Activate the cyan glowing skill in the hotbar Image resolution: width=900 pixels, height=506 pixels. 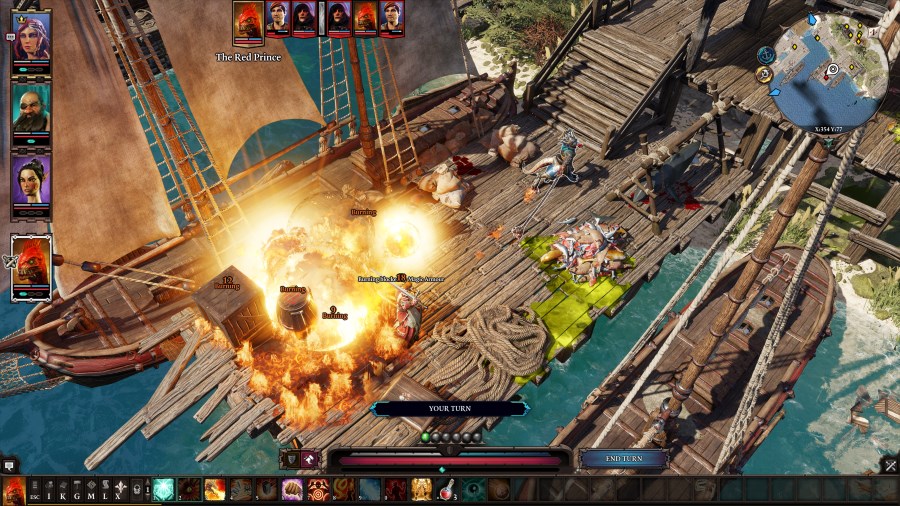(163, 490)
